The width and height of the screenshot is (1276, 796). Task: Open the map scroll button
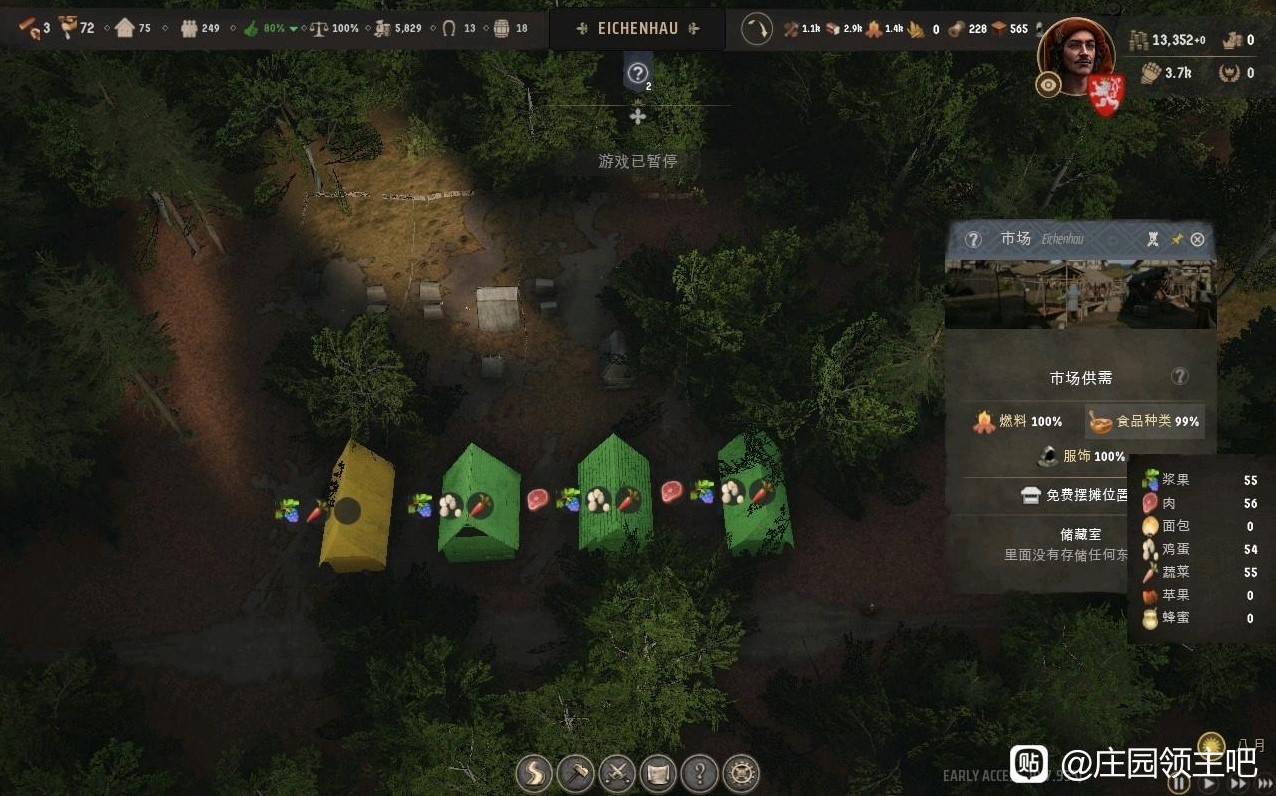[x=658, y=773]
